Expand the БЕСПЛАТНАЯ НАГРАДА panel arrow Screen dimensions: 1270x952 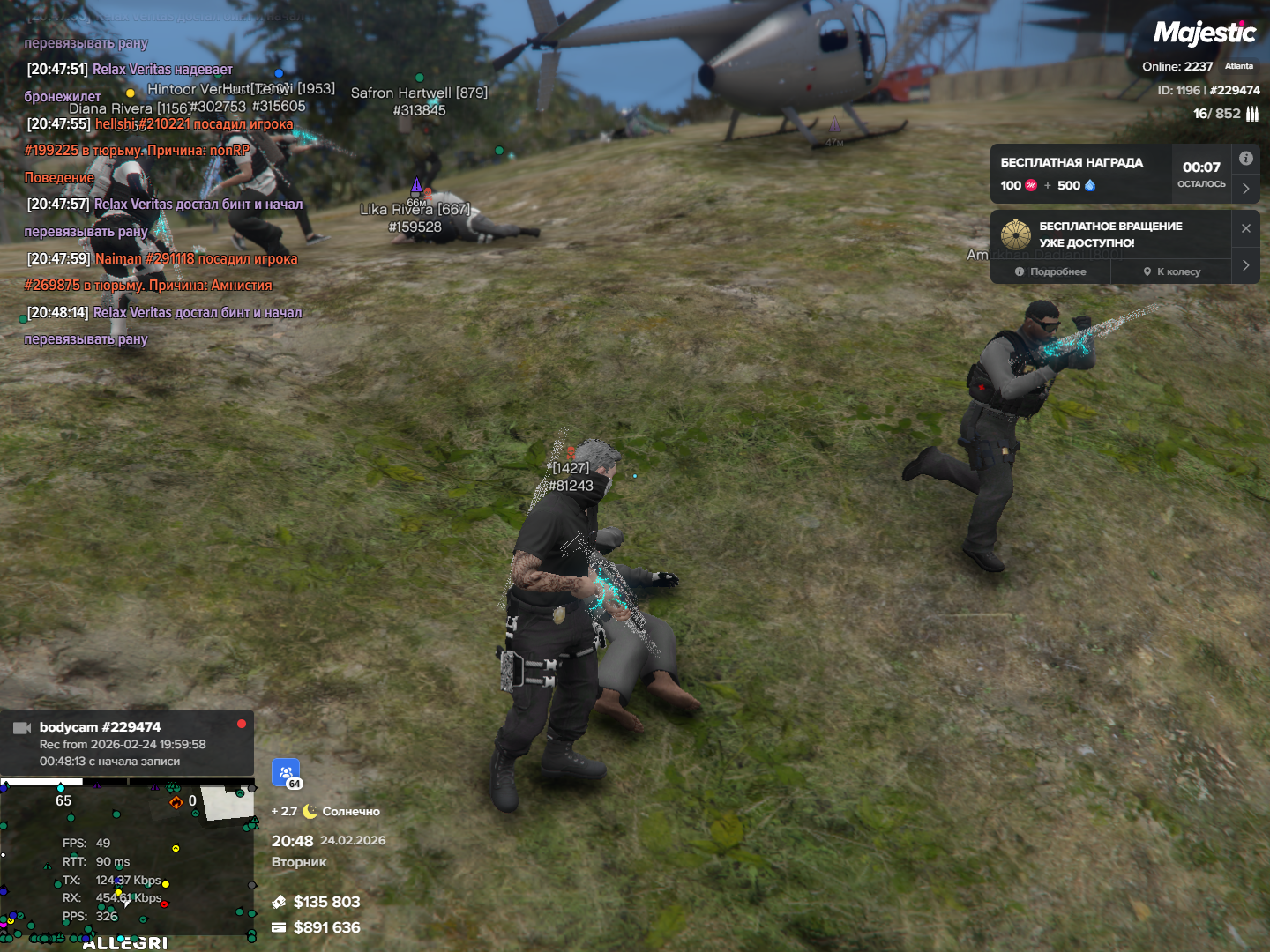pos(1245,189)
